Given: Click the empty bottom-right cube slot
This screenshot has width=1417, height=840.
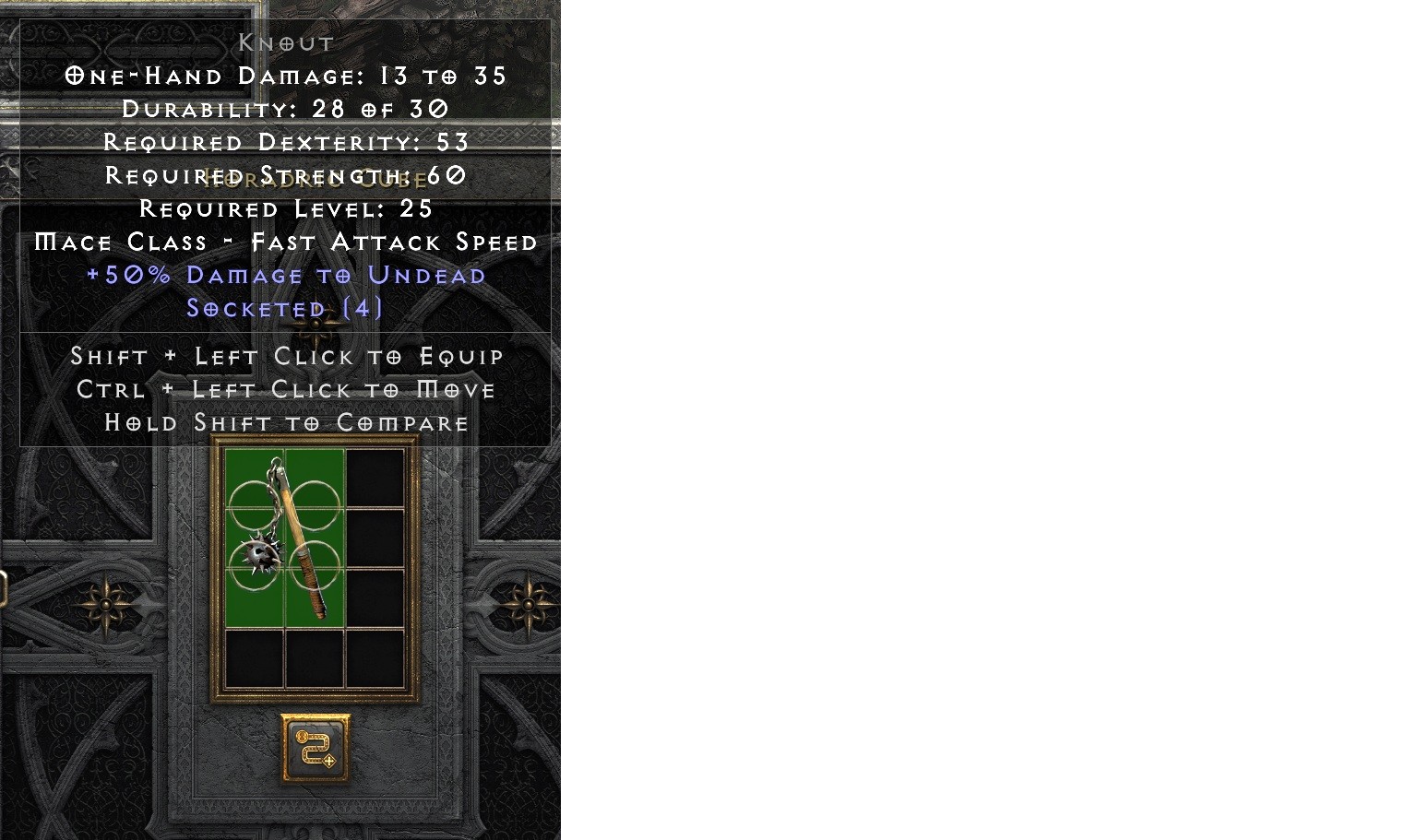Looking at the screenshot, I should pos(373,659).
